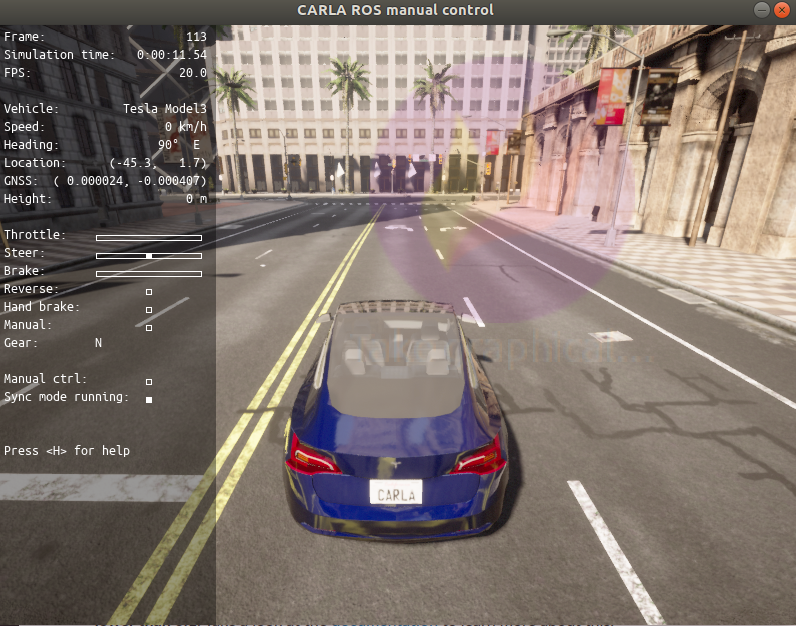Viewport: 796px width, 626px height.
Task: Close the CARLA ROS manual control window
Action: pyautogui.click(x=782, y=9)
